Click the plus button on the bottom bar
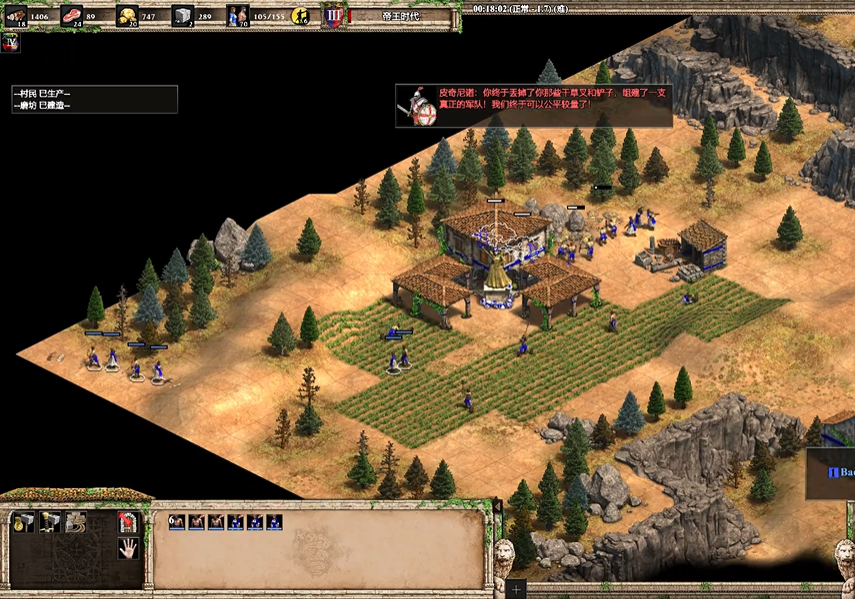The image size is (855, 599). (x=515, y=589)
